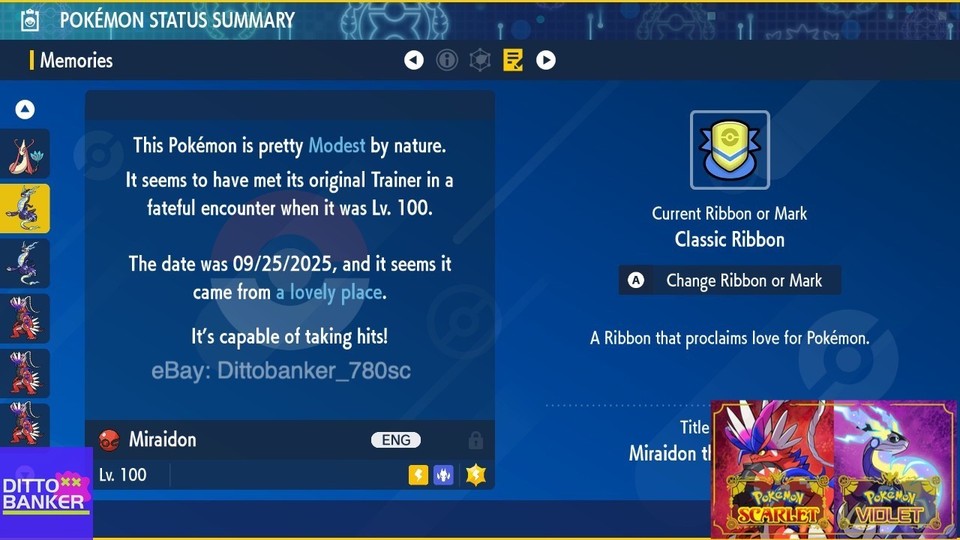Switch to the stats hexagon tab
960x540 pixels.
point(480,60)
